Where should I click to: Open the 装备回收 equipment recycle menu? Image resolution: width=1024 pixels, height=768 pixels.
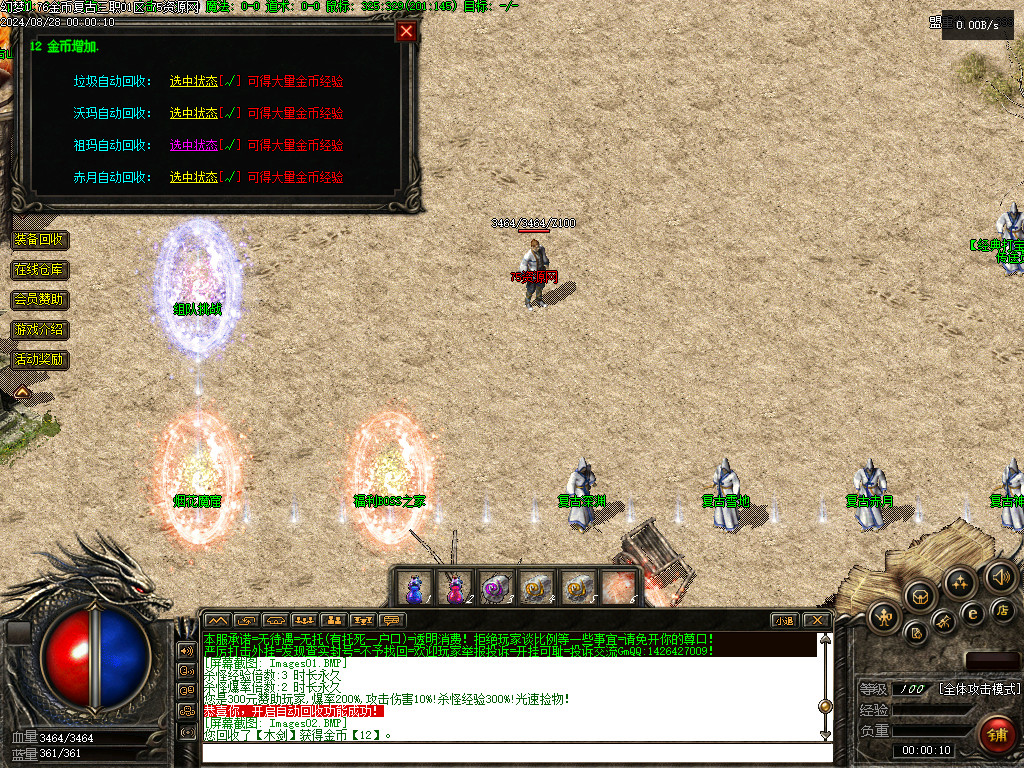40,240
